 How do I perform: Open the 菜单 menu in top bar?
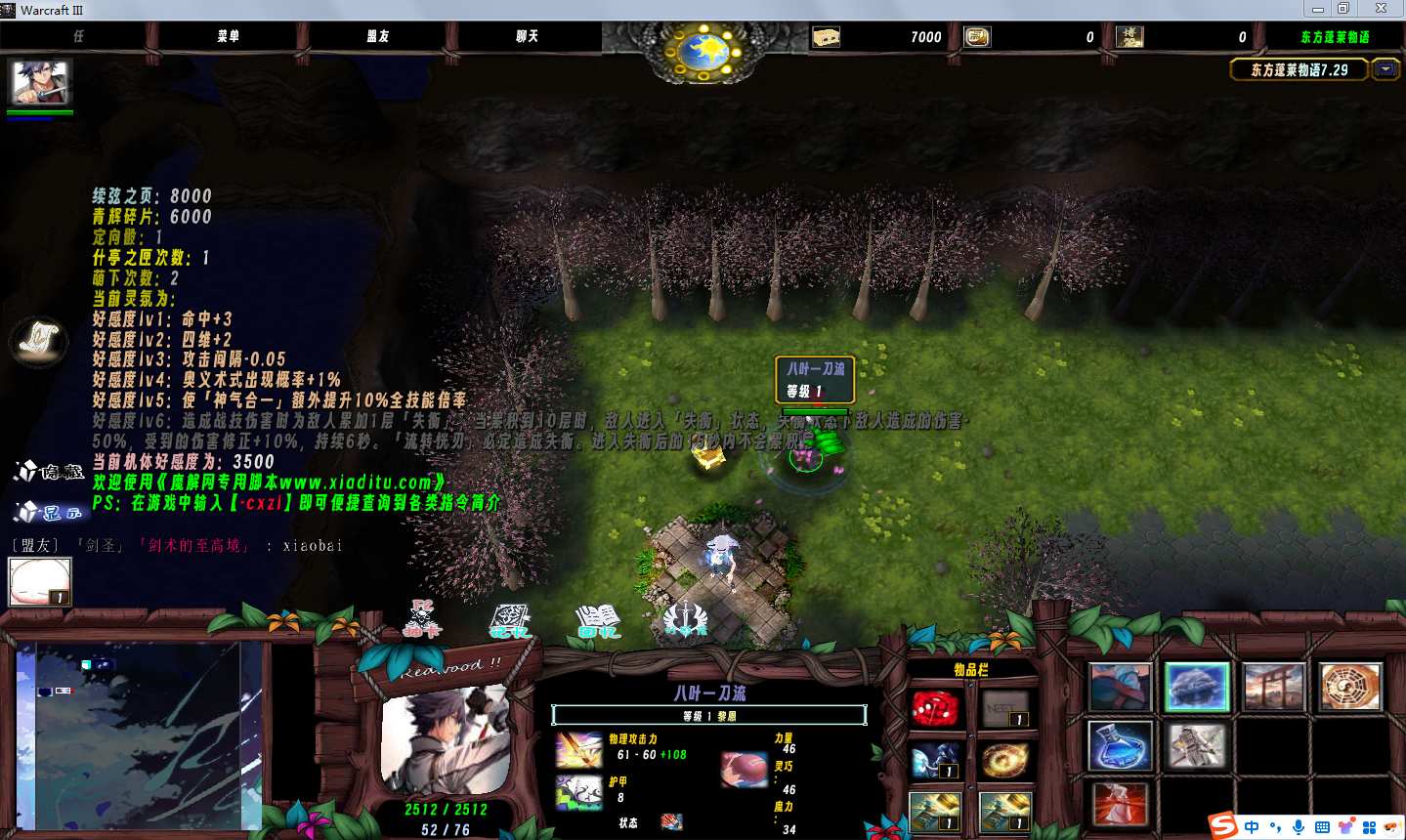point(228,36)
